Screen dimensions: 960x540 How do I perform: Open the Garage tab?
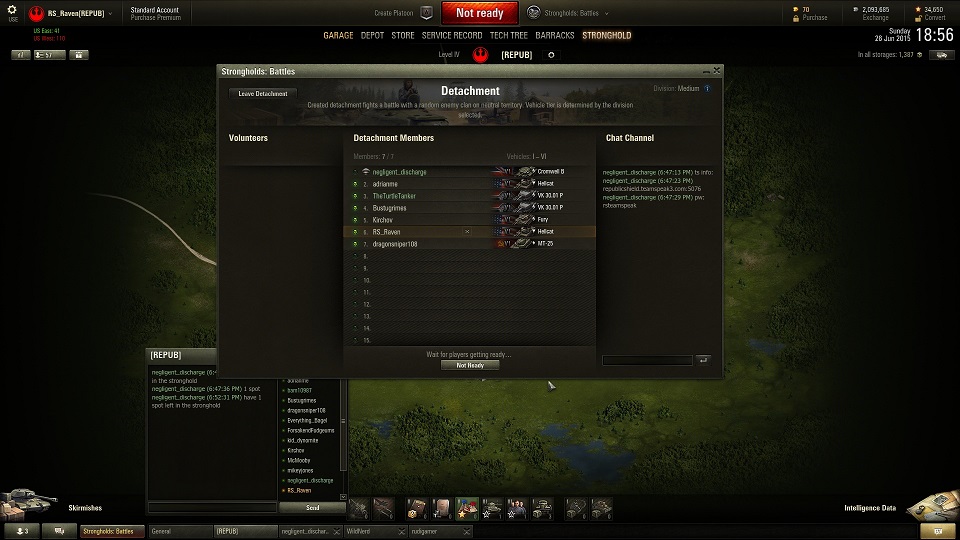coord(338,35)
